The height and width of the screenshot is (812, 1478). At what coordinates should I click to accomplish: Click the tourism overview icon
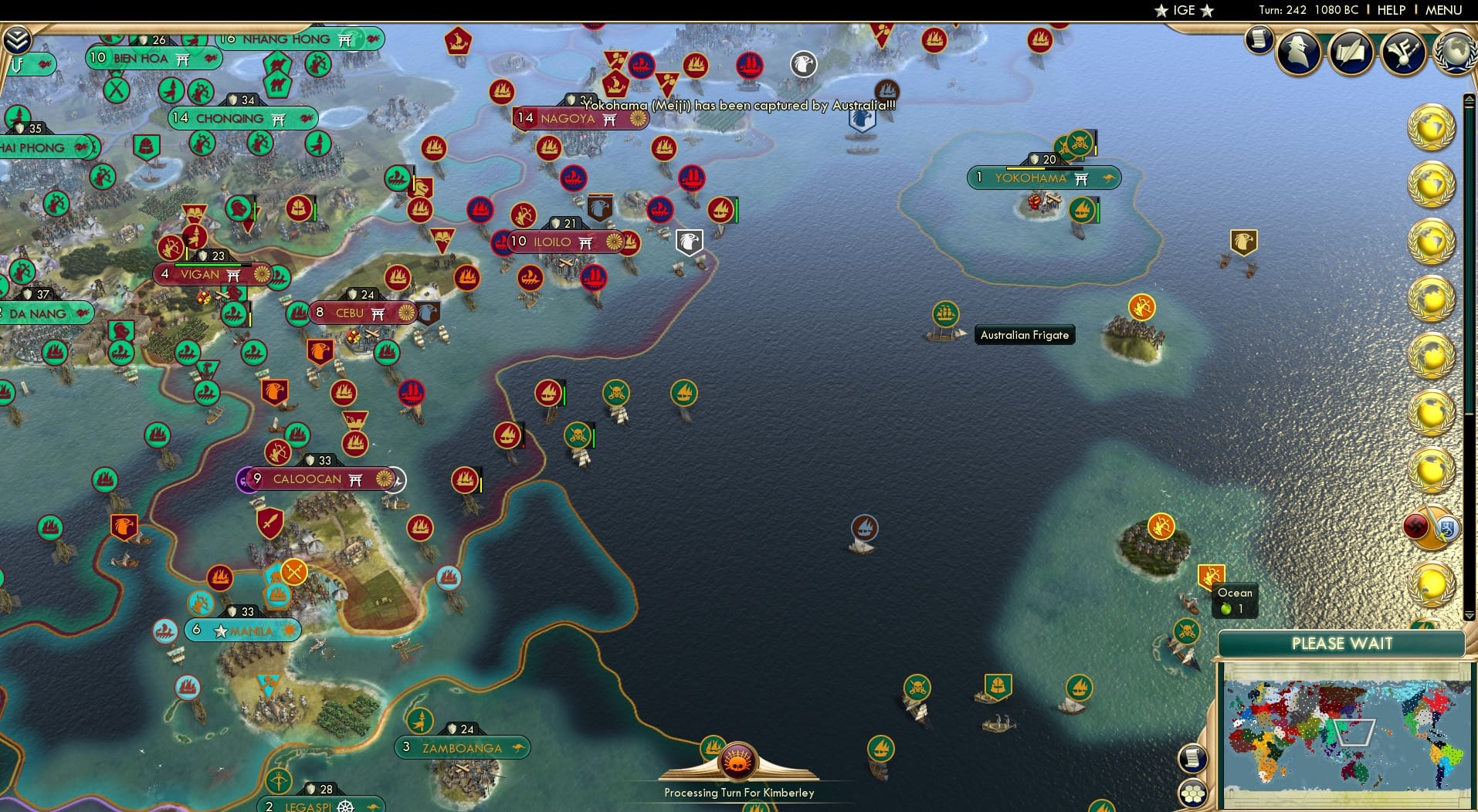[1403, 53]
